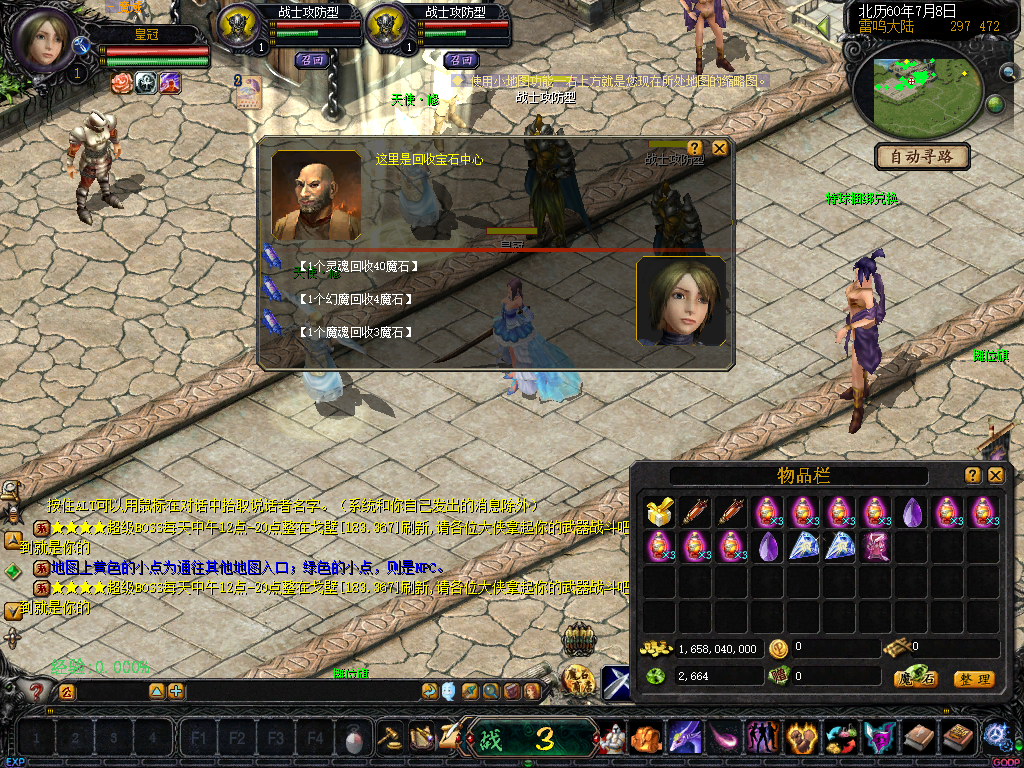The width and height of the screenshot is (1024, 768).
Task: Click the 召回 button under first pet
Action: pos(312,60)
